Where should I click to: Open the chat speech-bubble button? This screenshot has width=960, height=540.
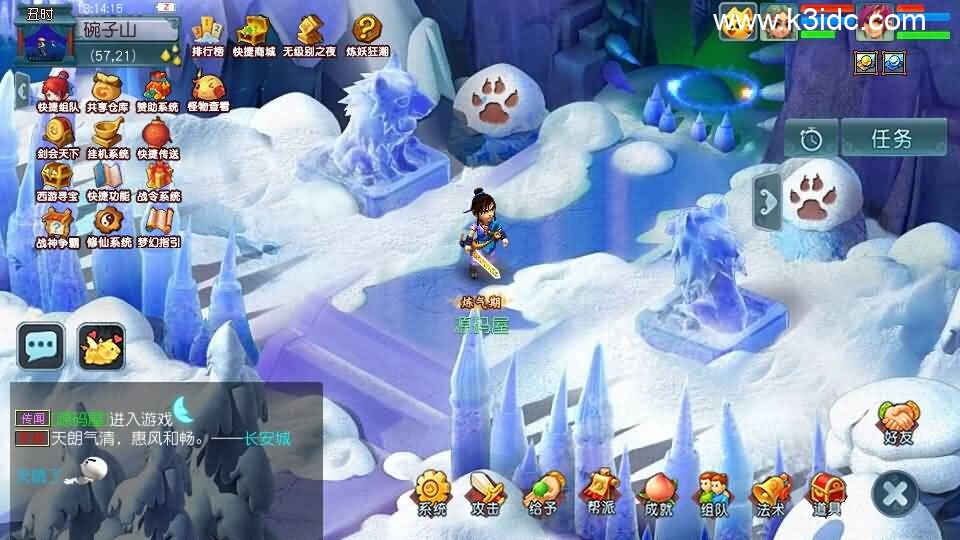coord(41,346)
